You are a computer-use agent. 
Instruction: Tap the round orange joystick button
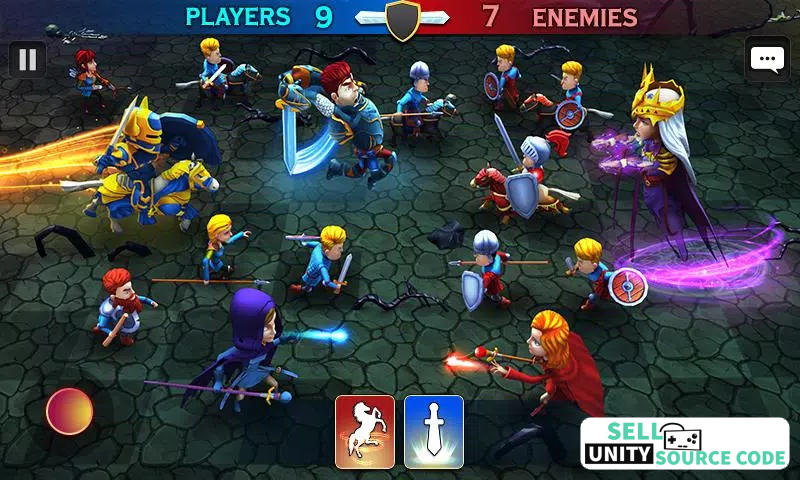(70, 411)
